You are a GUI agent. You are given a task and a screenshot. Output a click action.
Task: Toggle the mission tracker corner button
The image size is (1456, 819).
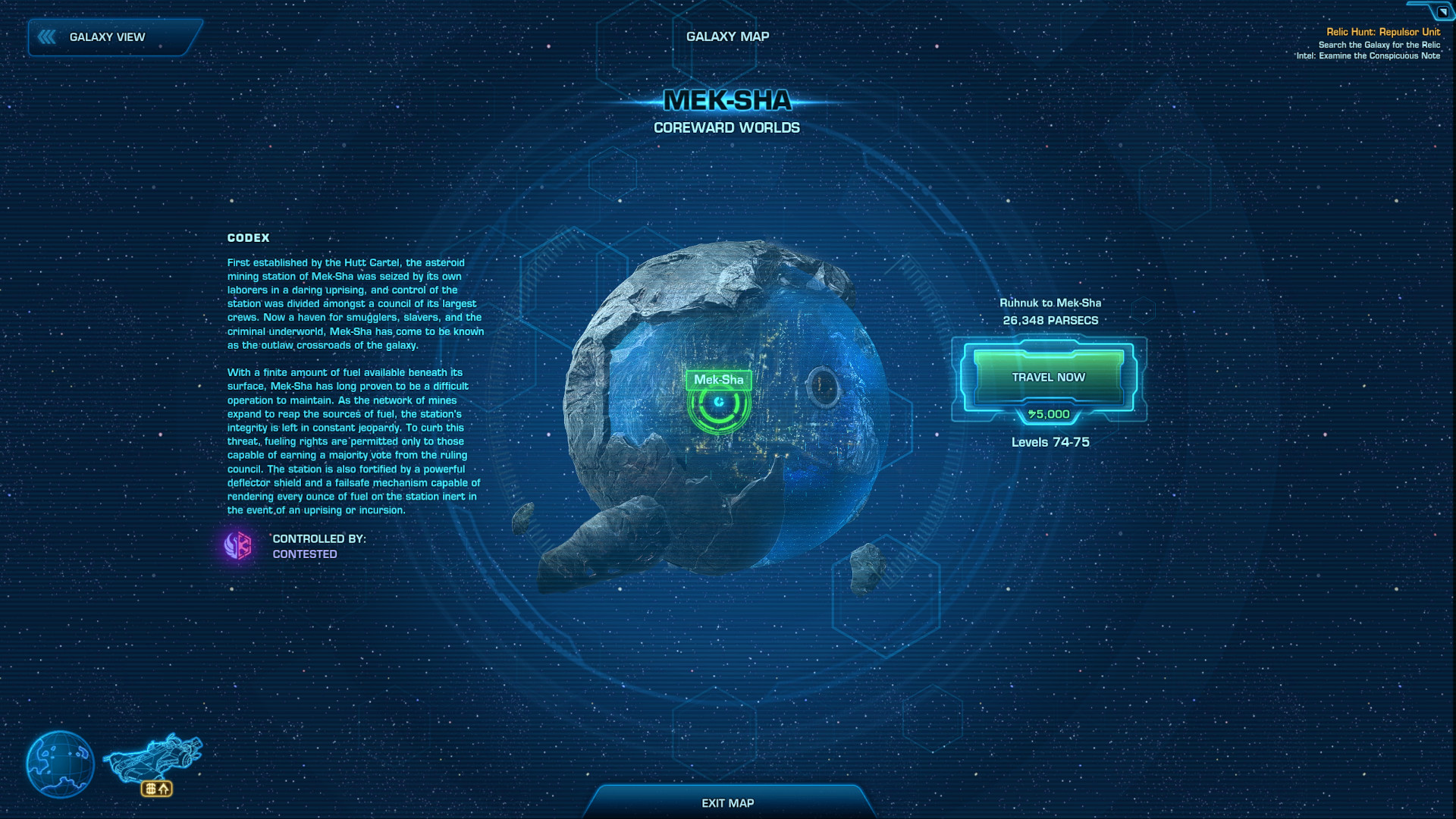(1442, 11)
